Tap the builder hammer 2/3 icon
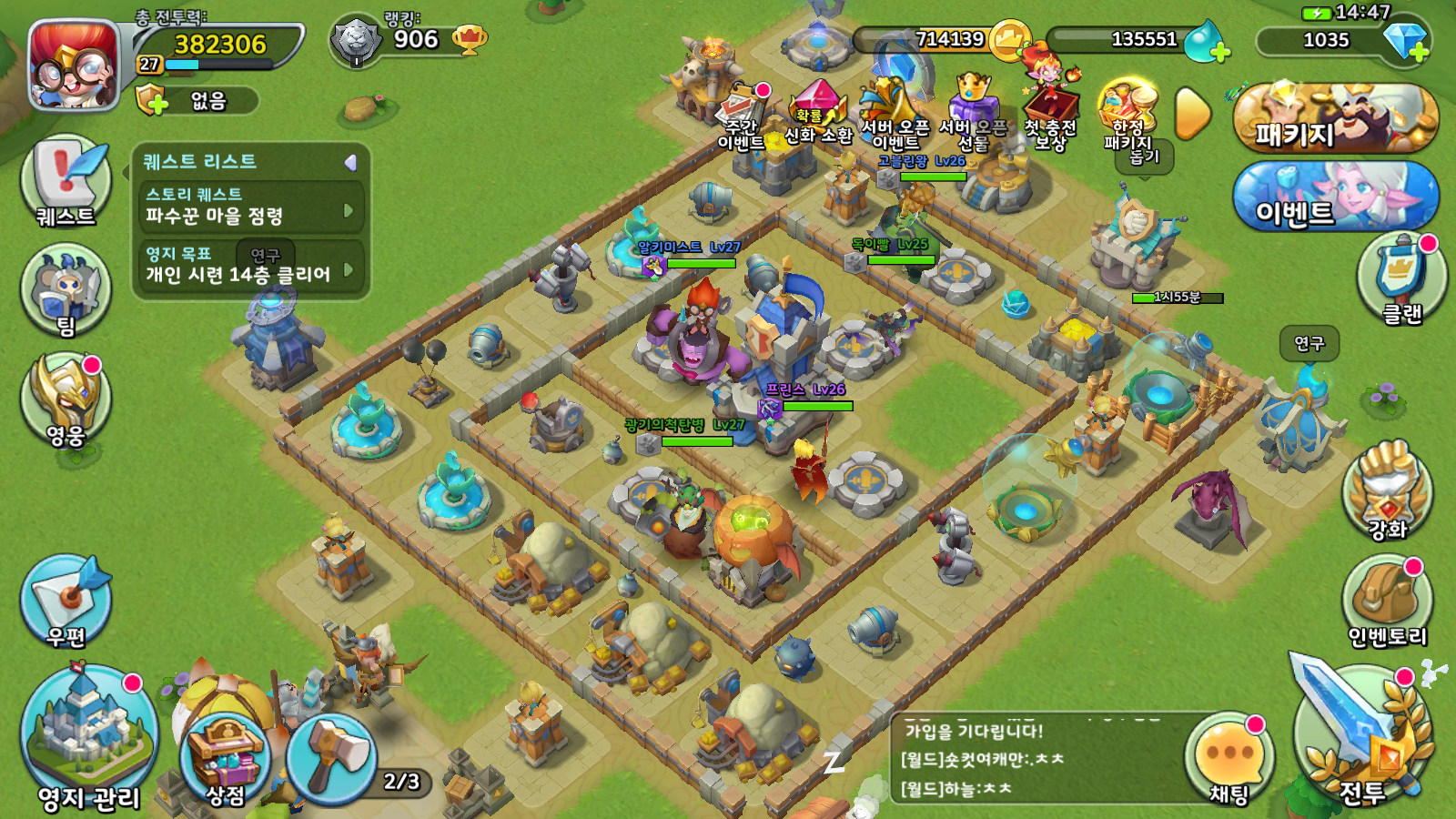 pos(333,757)
